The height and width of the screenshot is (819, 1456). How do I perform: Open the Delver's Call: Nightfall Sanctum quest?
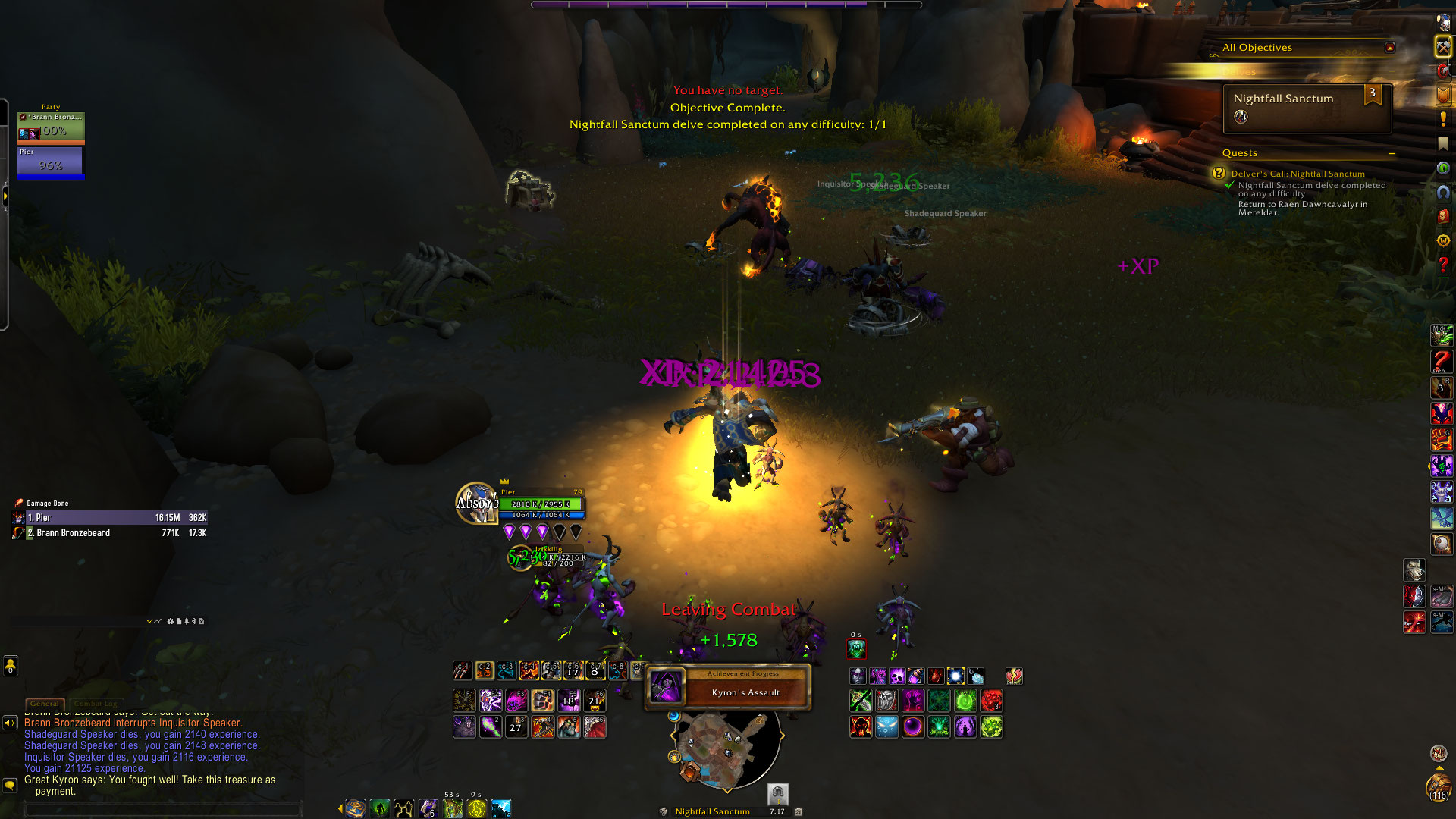pyautogui.click(x=1298, y=174)
